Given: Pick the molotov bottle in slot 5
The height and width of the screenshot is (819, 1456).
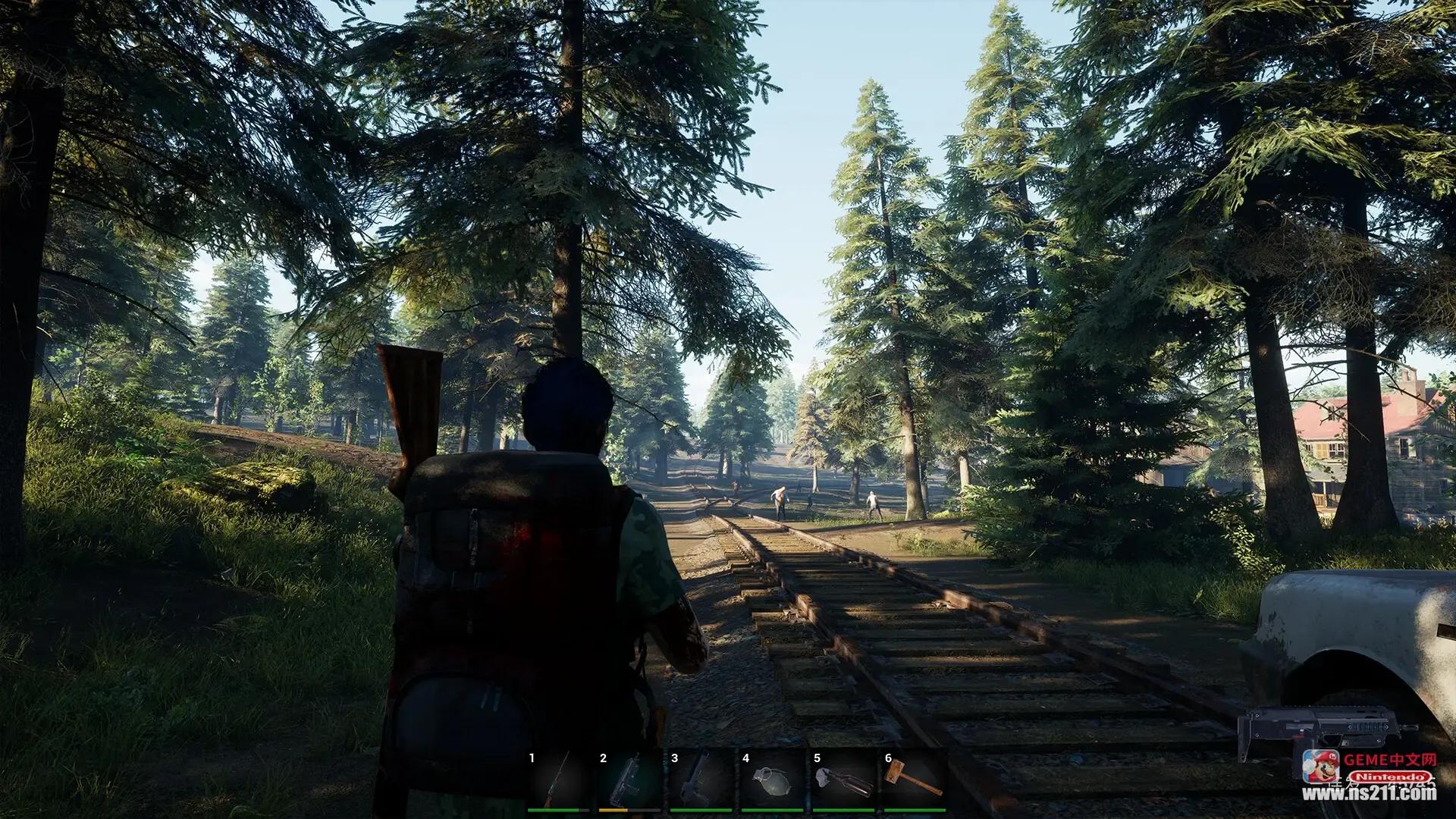Looking at the screenshot, I should tap(843, 780).
